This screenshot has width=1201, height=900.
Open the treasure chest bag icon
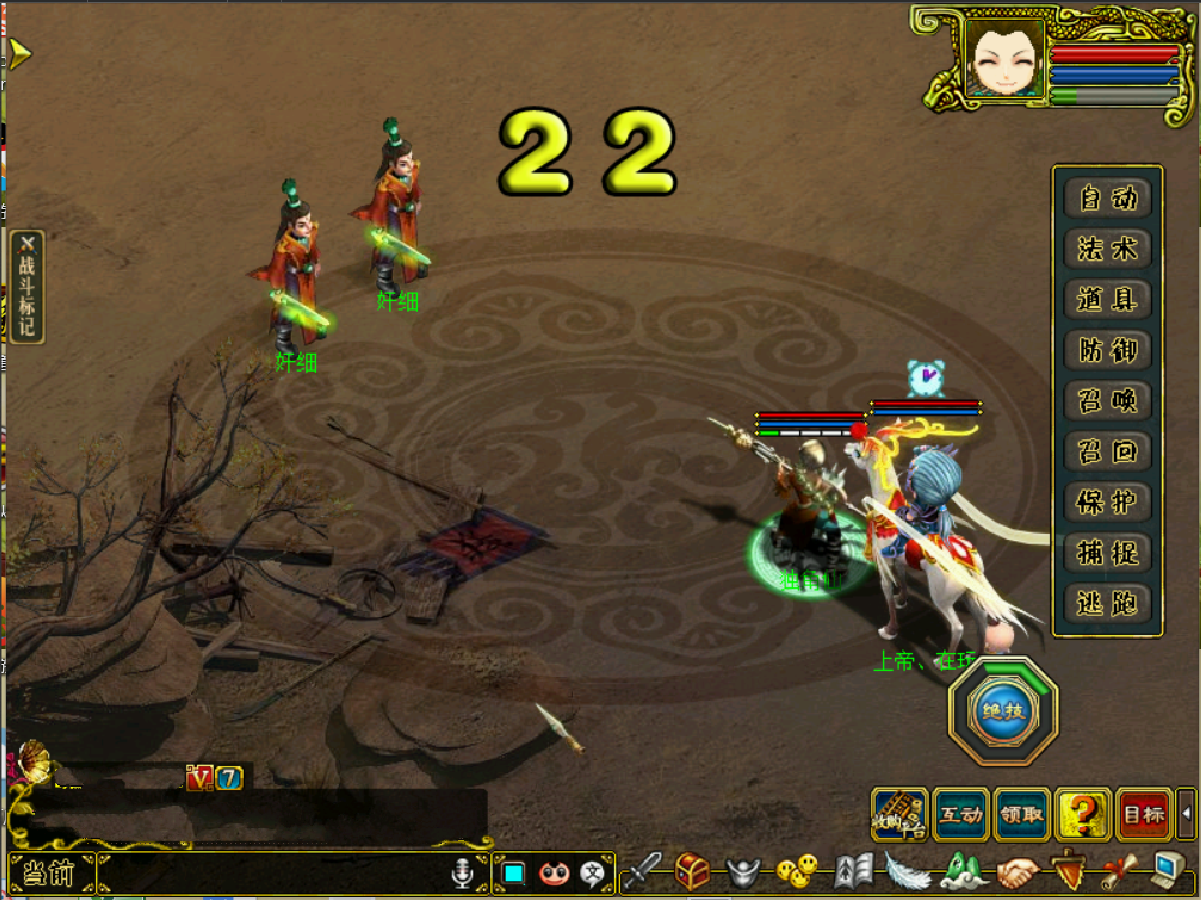(692, 871)
